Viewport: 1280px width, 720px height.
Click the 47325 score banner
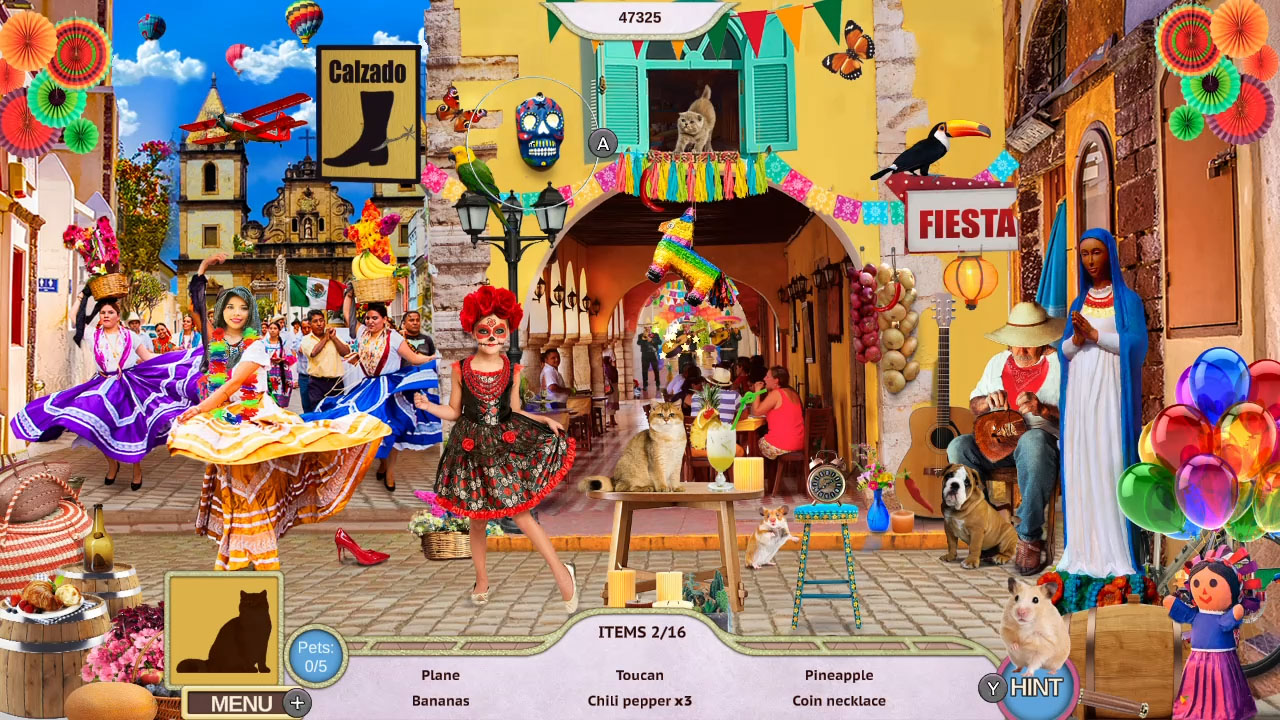pyautogui.click(x=640, y=17)
